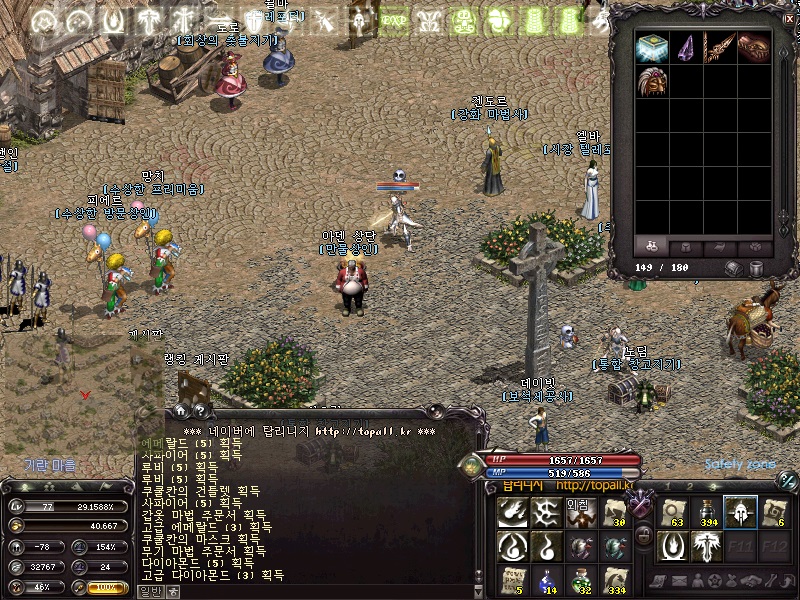Toggle the hotbar padlock

[644, 536]
